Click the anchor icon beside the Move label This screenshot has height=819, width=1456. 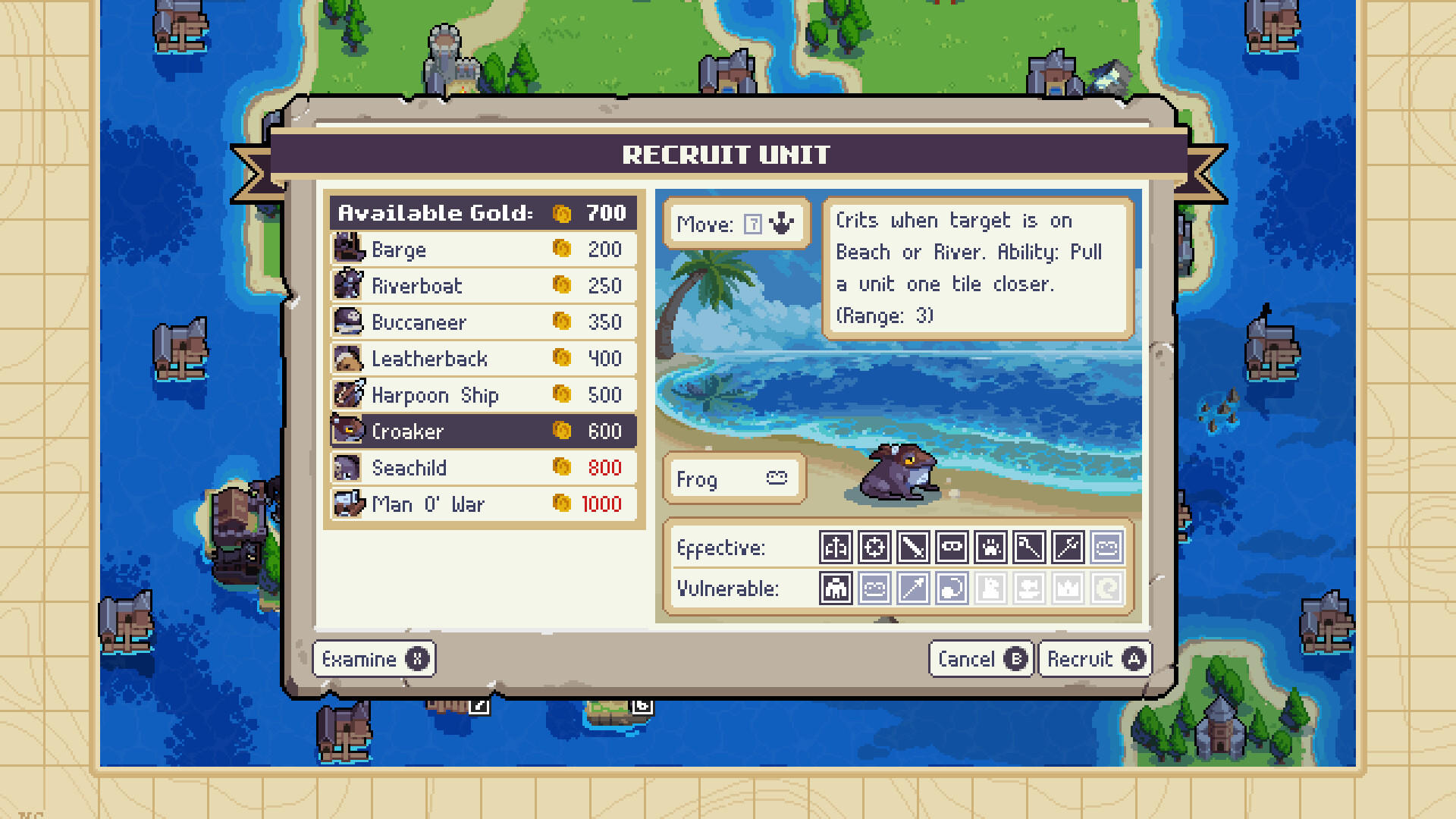[783, 224]
